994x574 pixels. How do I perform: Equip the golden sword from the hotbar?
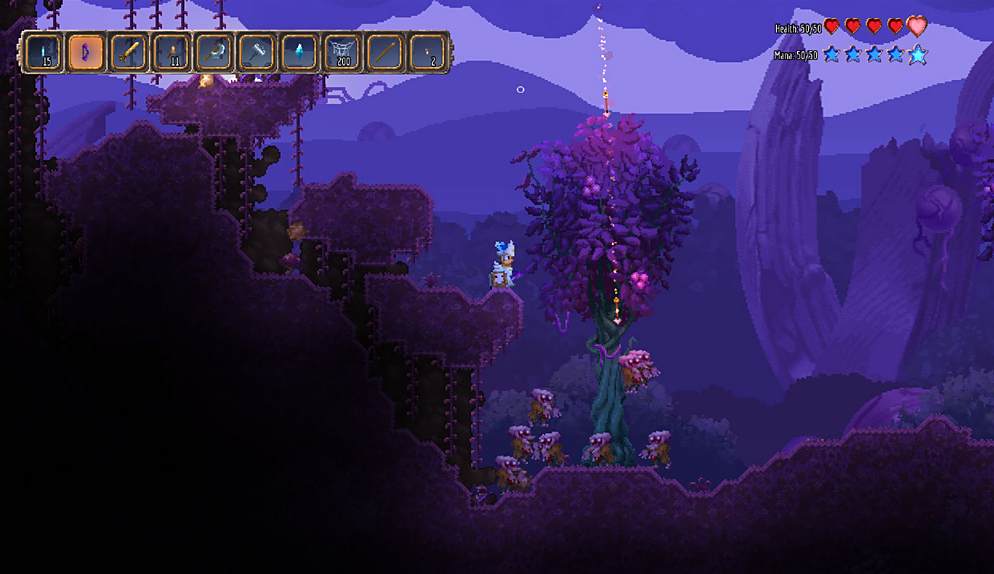[129, 52]
